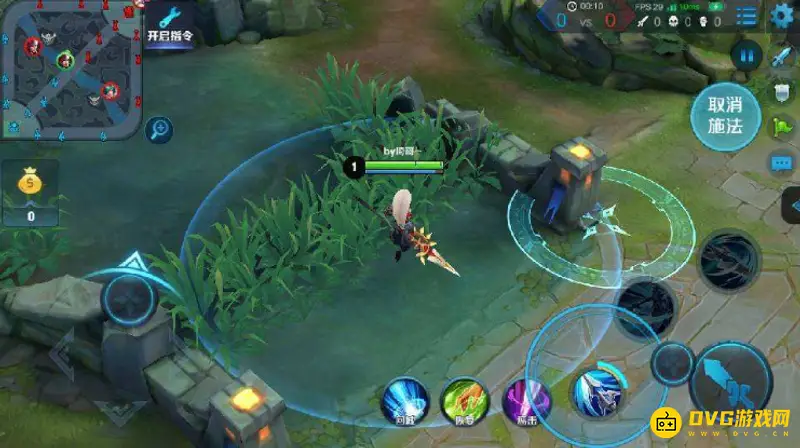Open the chat speech bubble

pos(782,162)
